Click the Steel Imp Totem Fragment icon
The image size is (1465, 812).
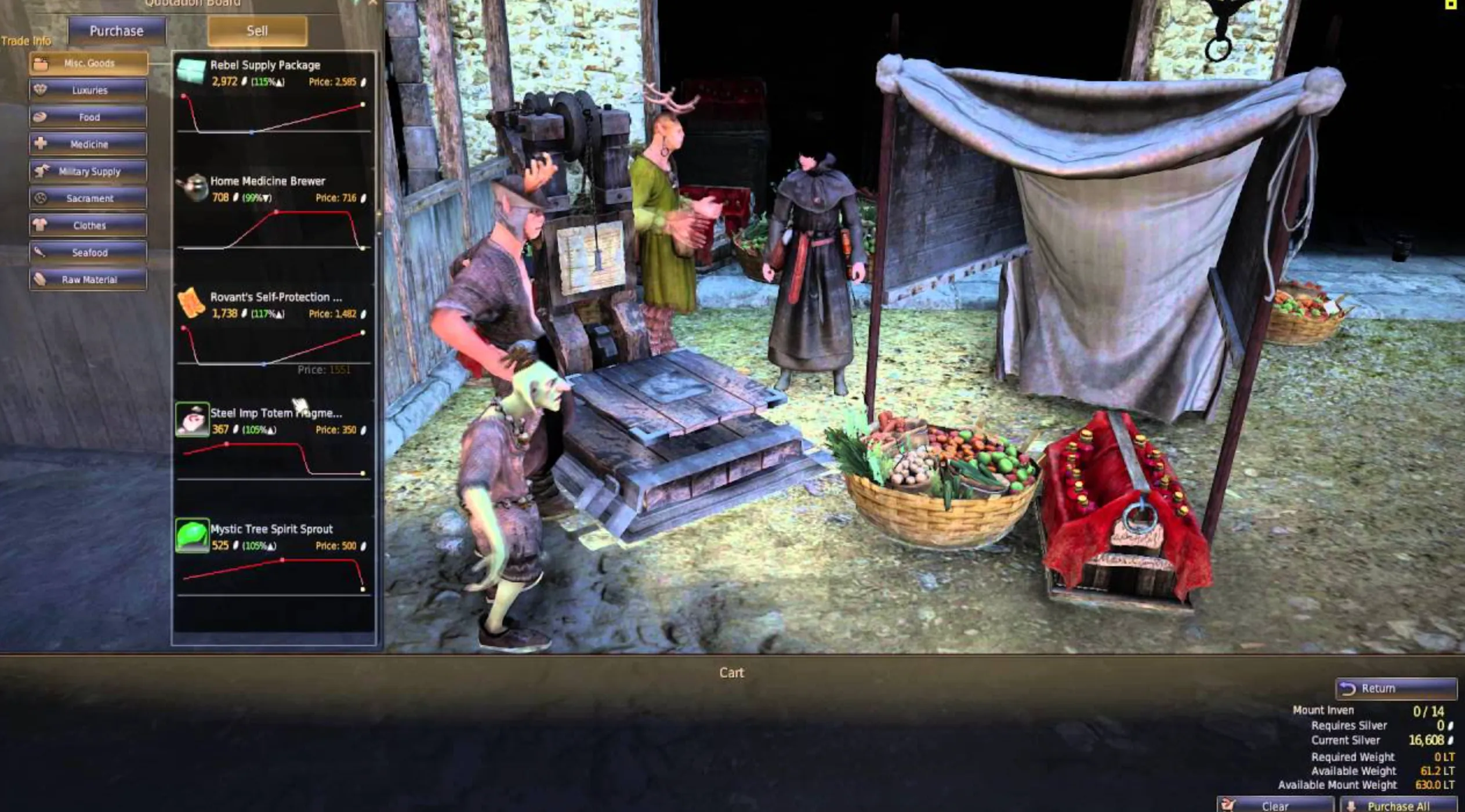tap(192, 419)
